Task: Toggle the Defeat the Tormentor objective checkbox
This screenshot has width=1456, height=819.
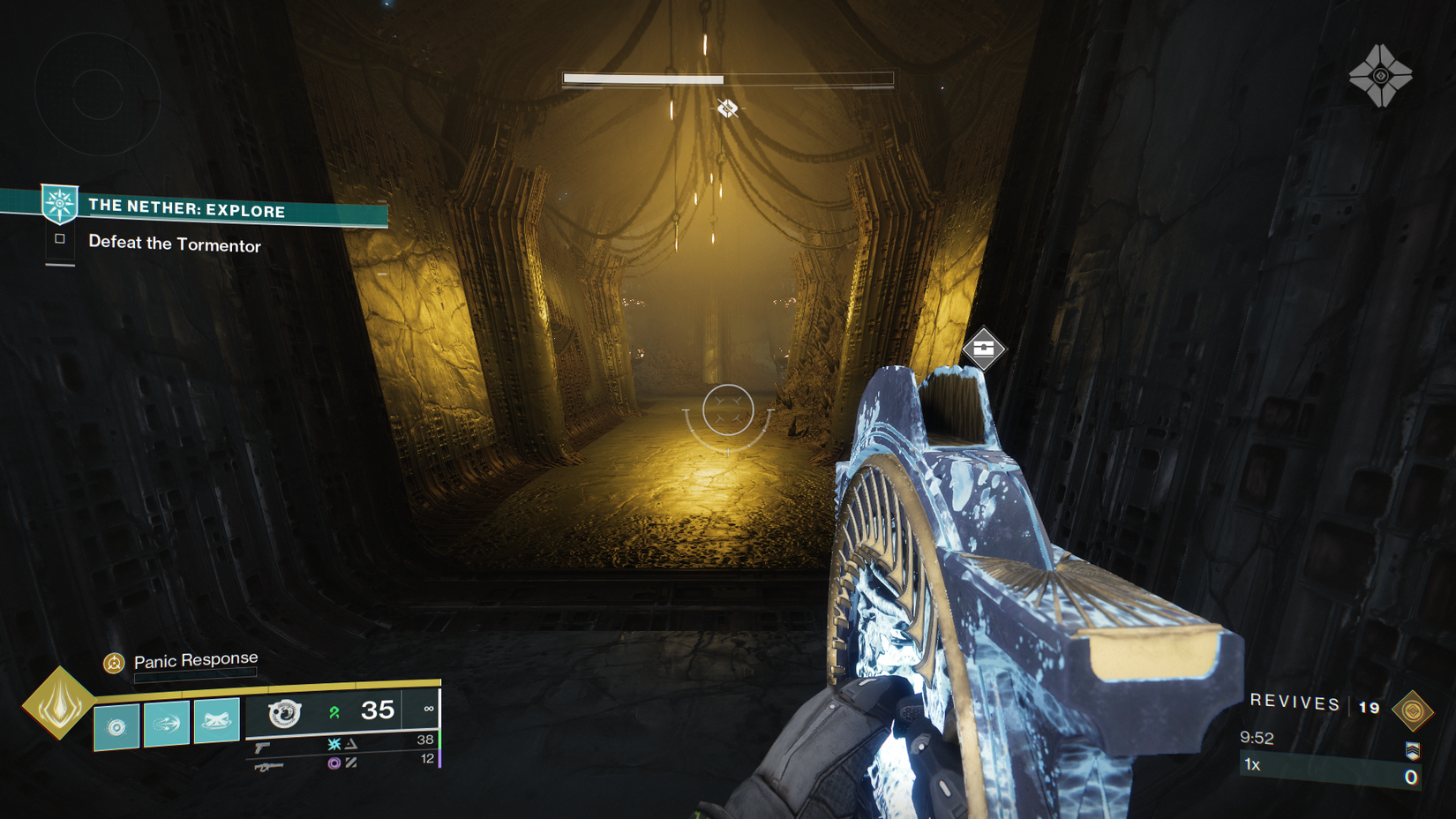Action: (x=62, y=240)
